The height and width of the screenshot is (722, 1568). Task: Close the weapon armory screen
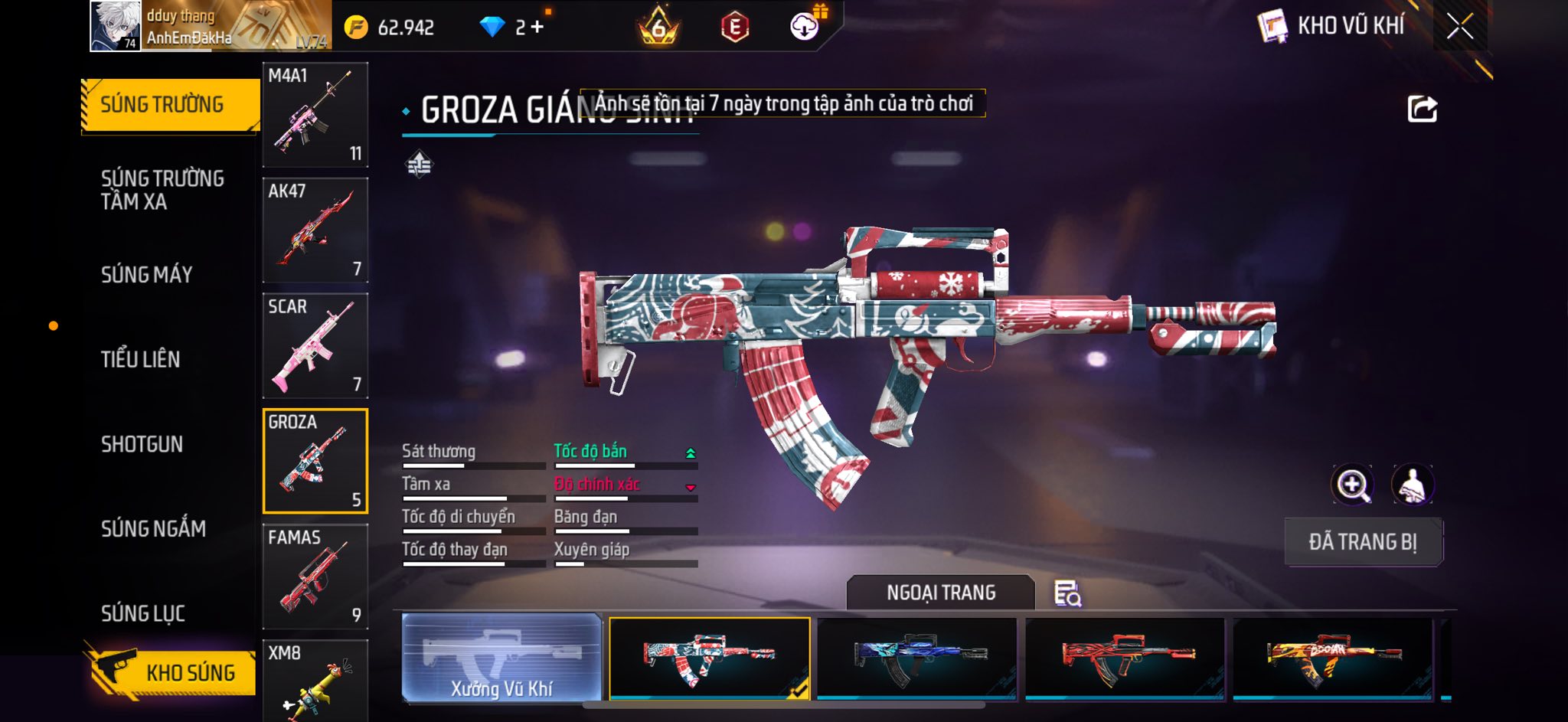1459,27
